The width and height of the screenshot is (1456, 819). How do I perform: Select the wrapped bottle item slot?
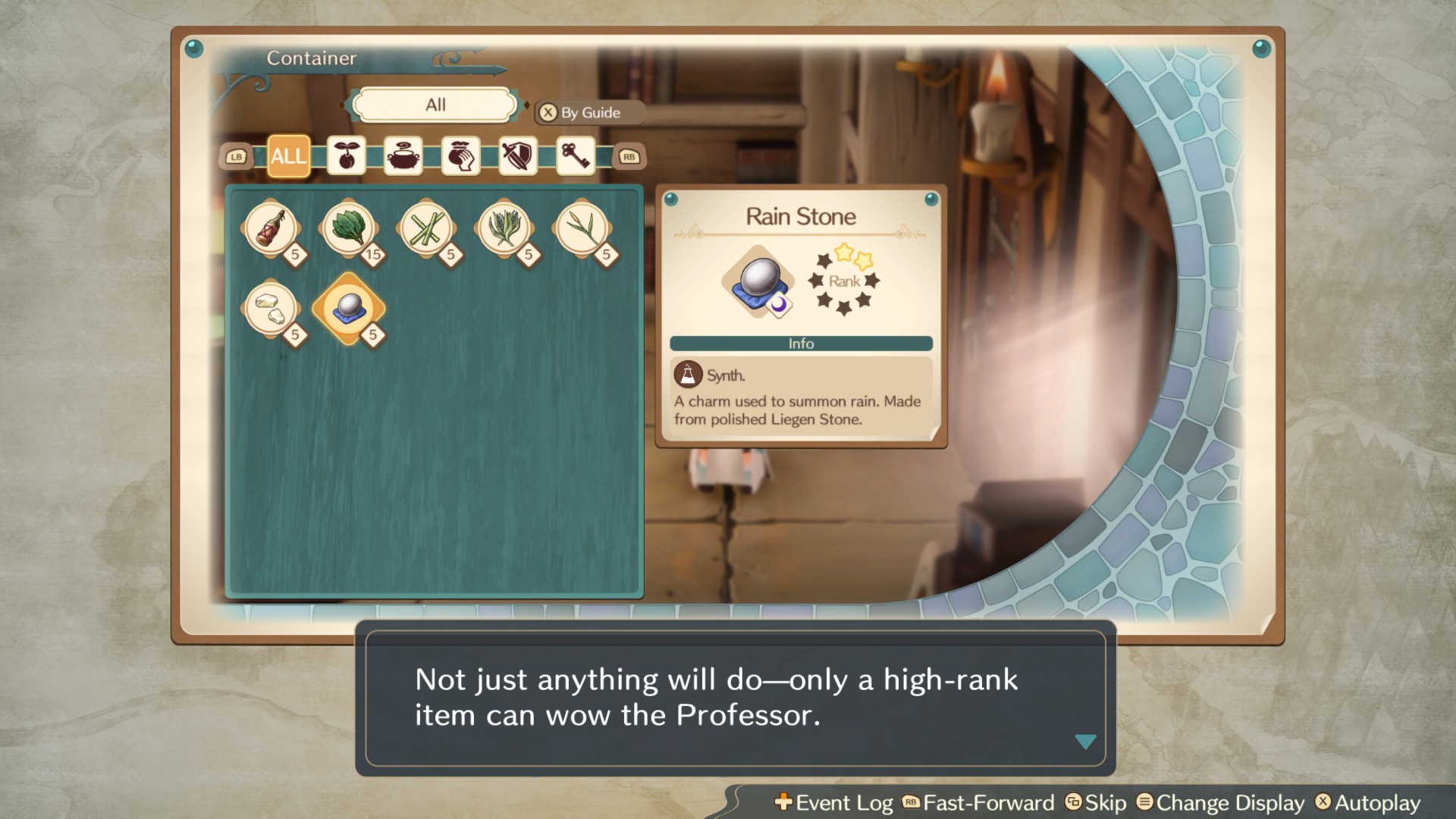click(271, 228)
